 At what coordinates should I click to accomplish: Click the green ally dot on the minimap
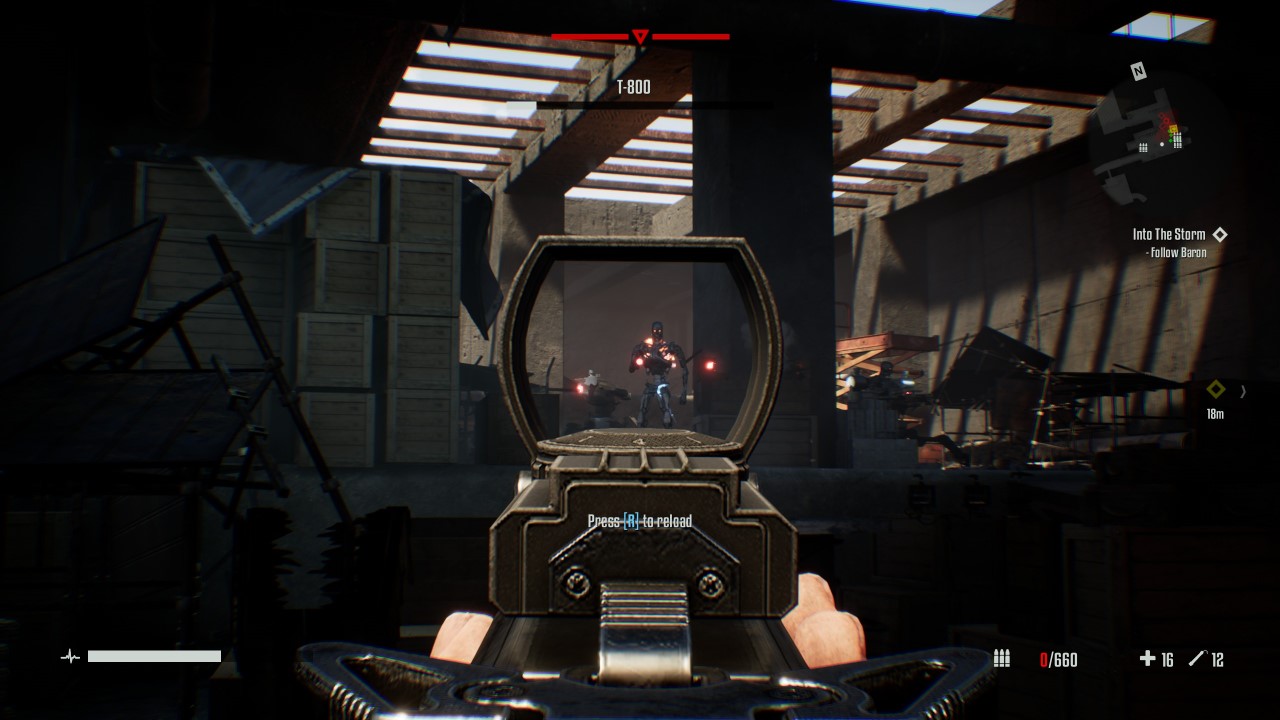(1171, 139)
